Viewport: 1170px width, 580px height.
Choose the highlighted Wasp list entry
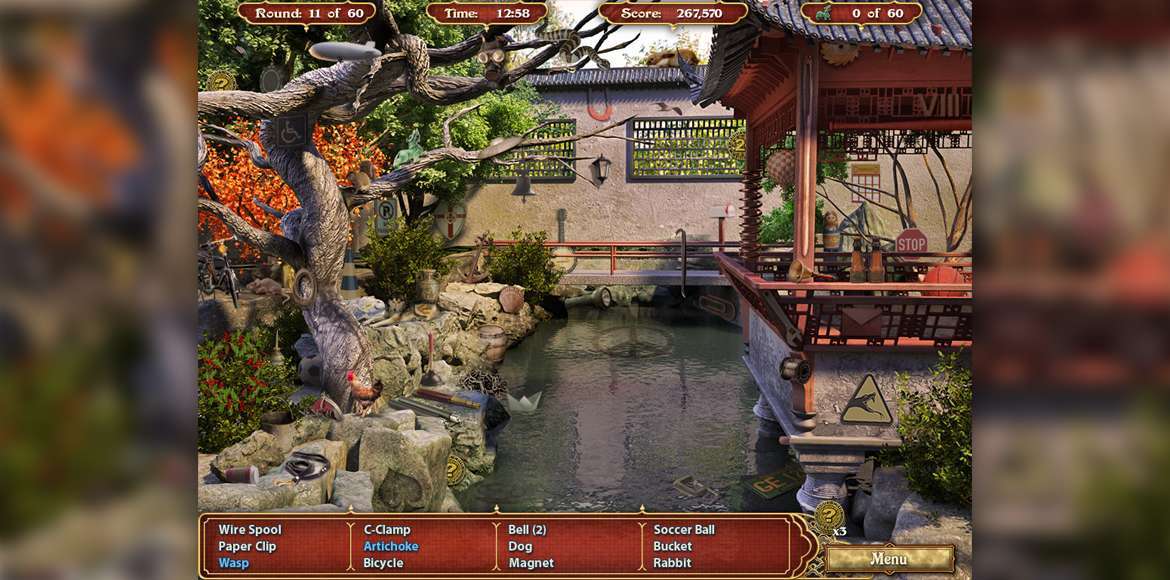pyautogui.click(x=234, y=563)
